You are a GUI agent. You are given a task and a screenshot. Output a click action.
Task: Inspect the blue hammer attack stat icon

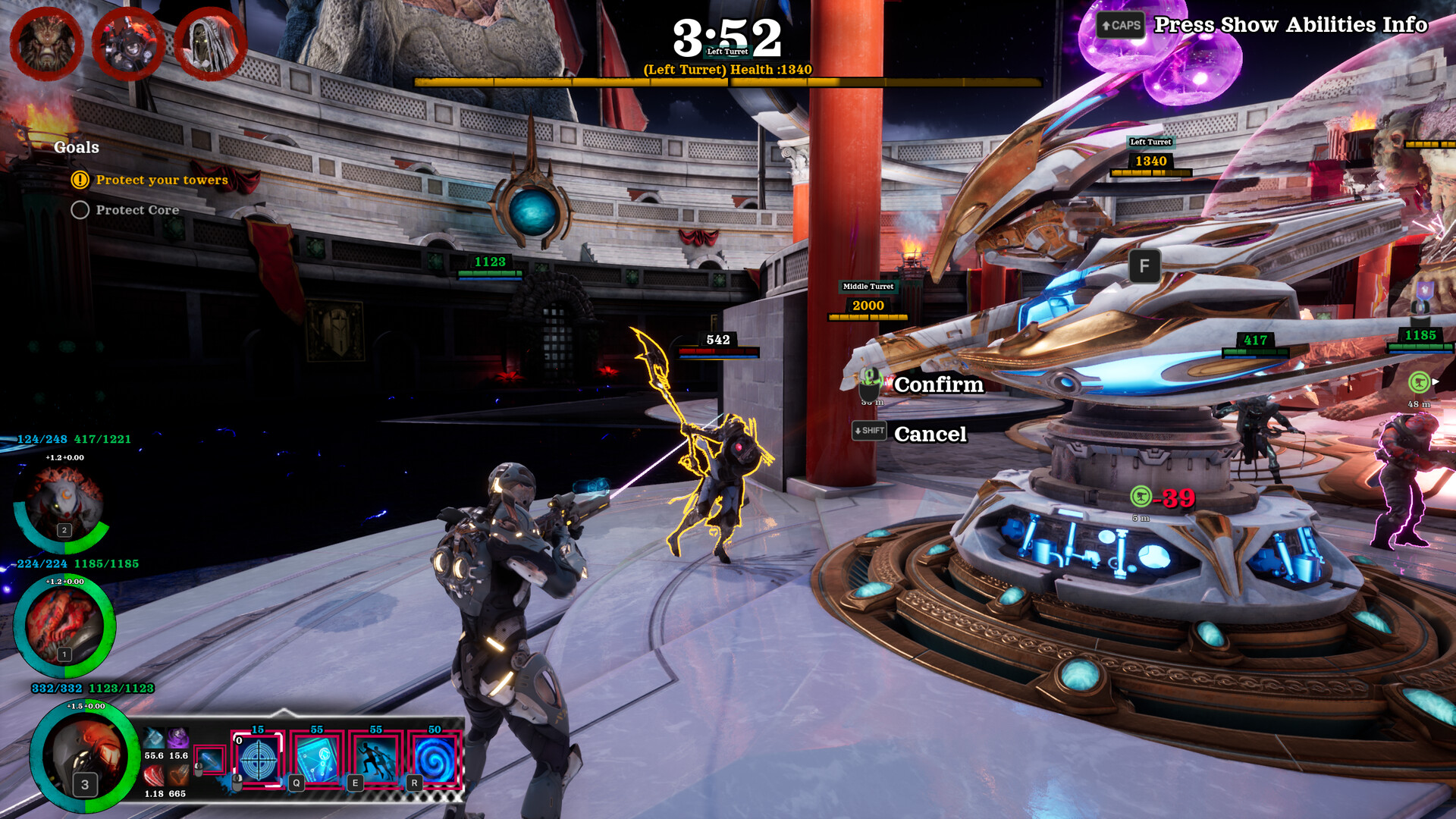(x=154, y=738)
